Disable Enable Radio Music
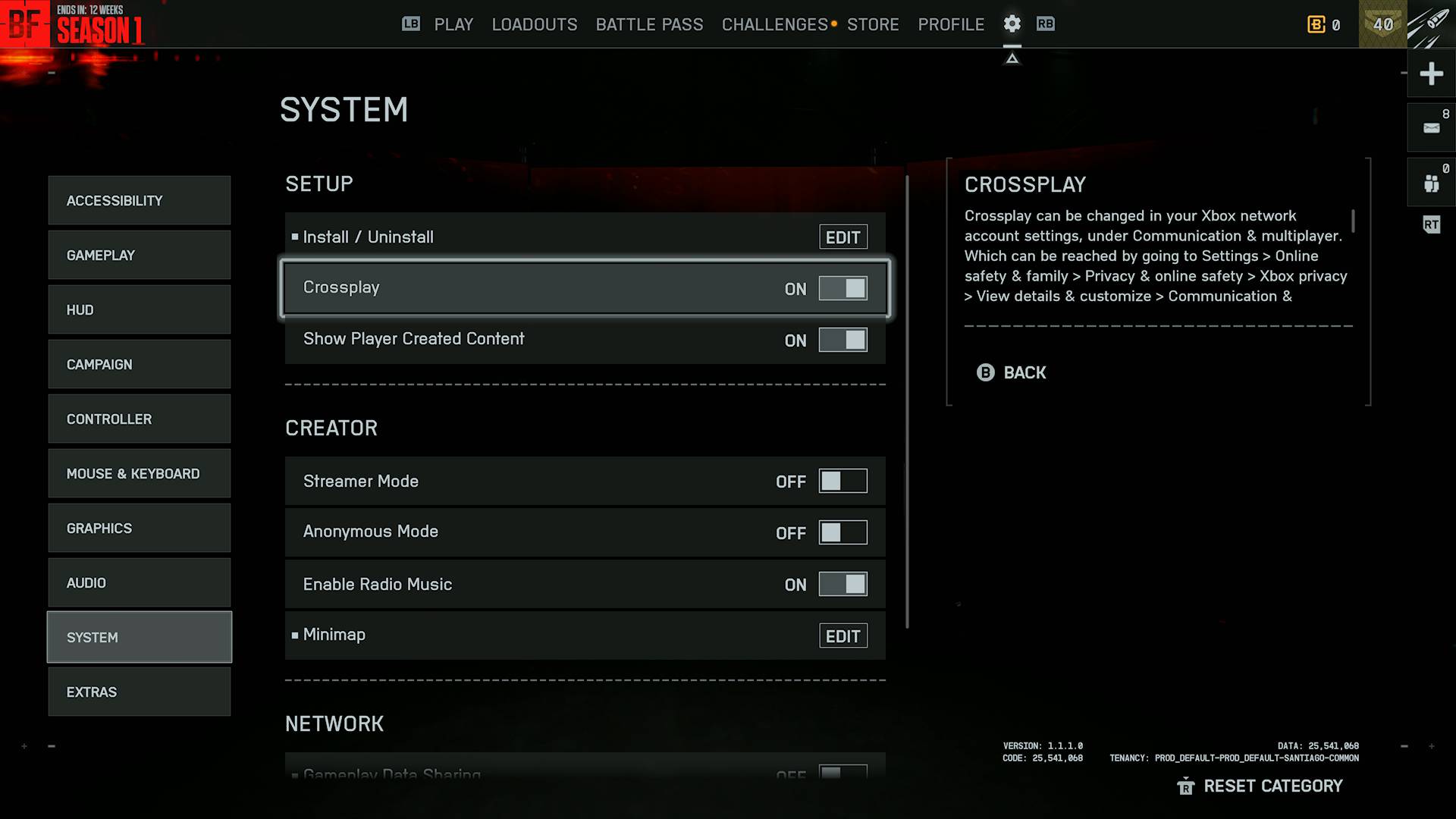This screenshot has height=819, width=1456. [842, 584]
